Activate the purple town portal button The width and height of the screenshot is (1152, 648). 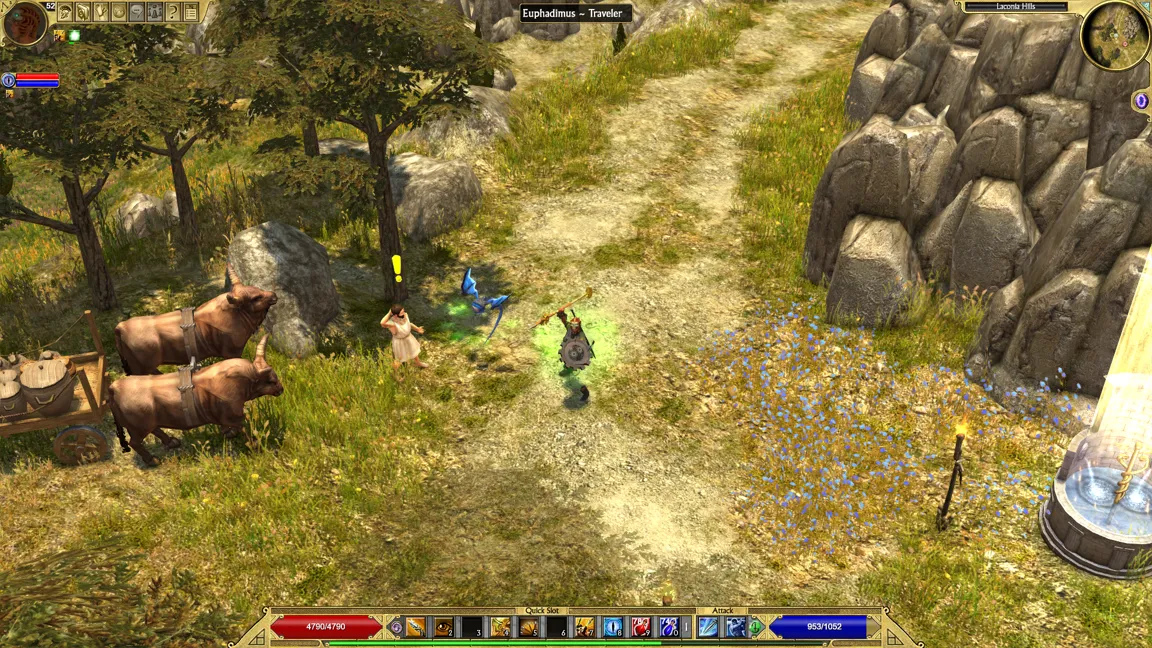click(x=1141, y=101)
